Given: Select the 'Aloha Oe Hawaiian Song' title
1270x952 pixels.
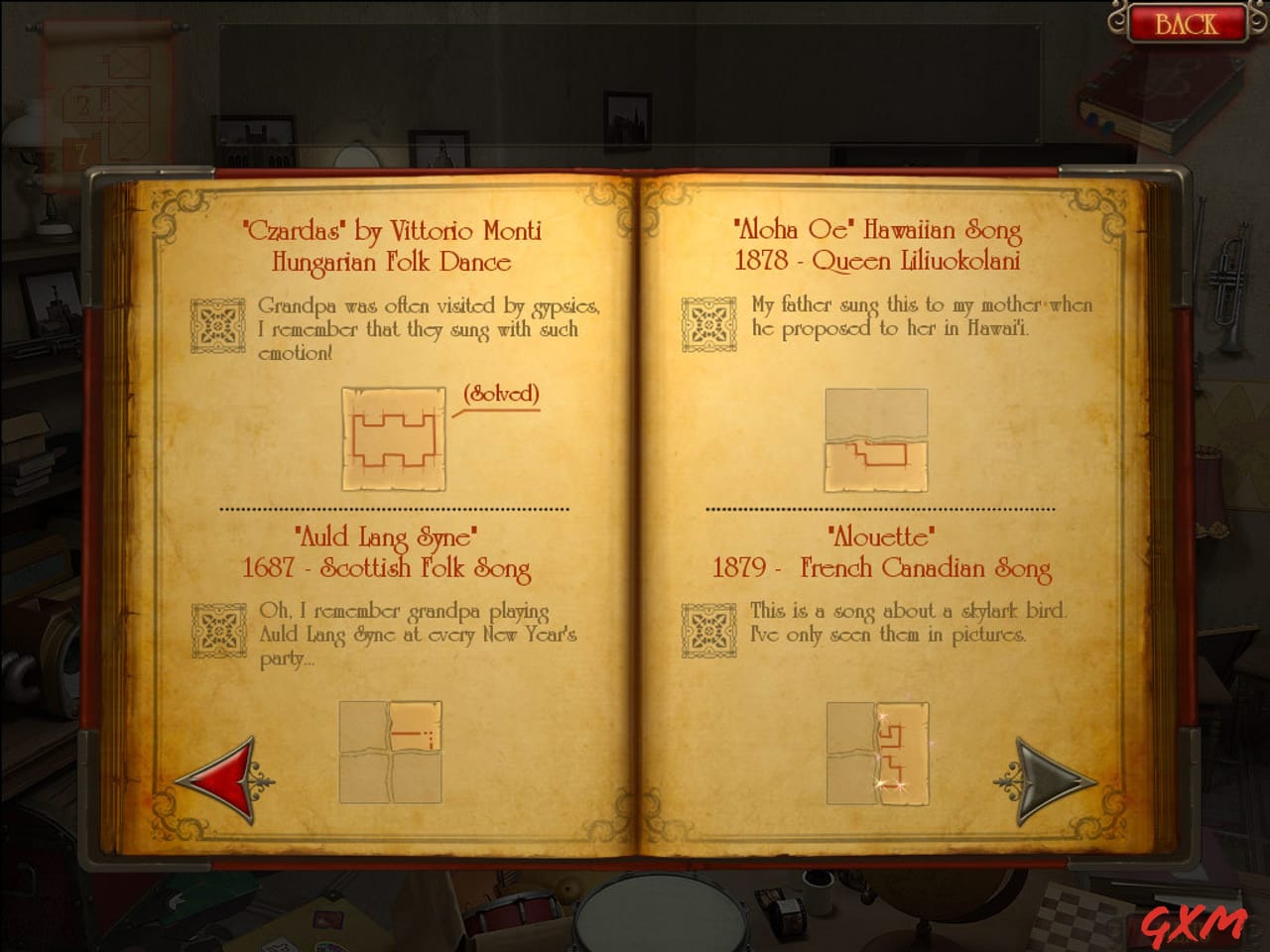Looking at the screenshot, I should [x=877, y=231].
